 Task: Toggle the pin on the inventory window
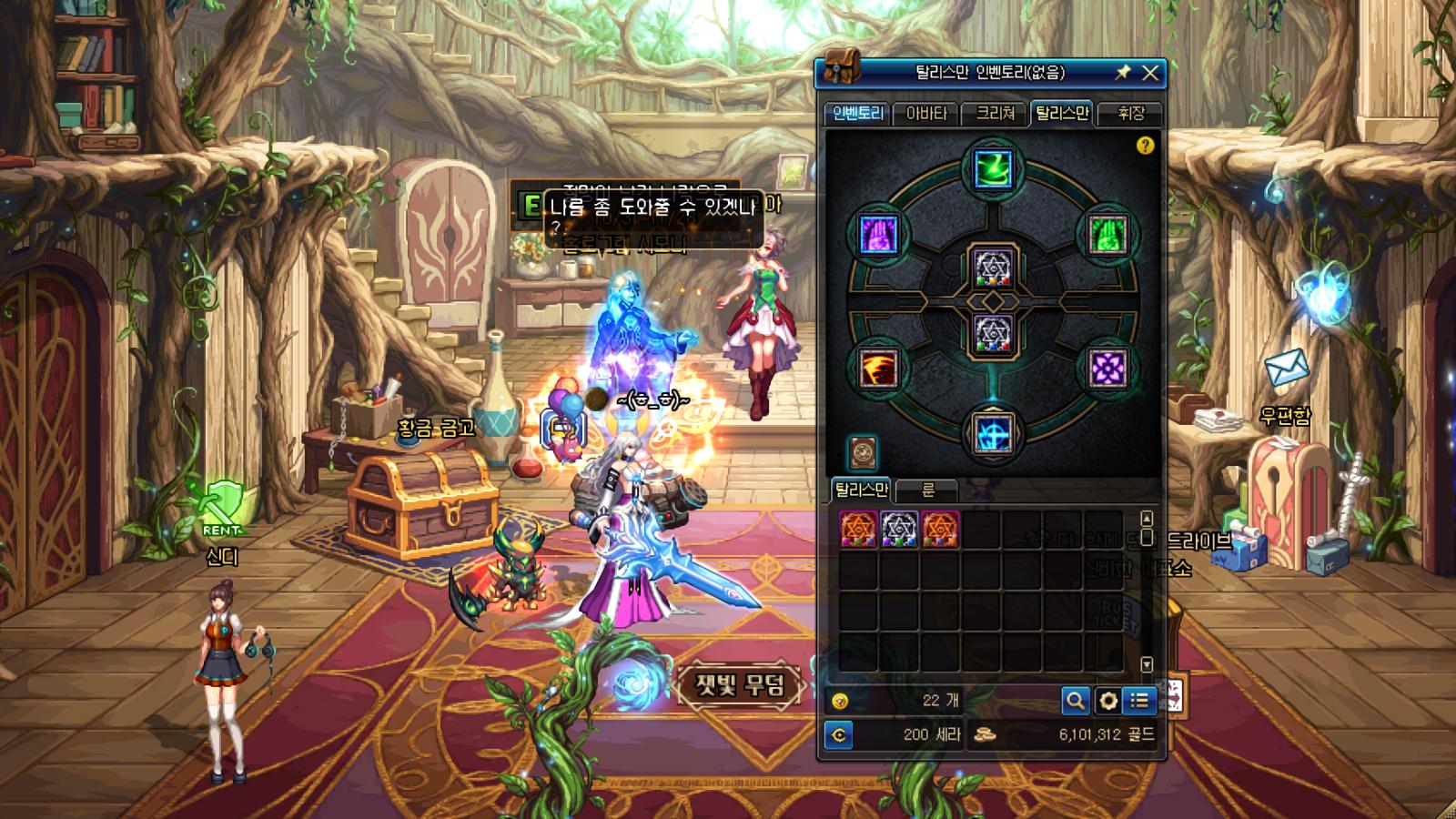[x=1123, y=73]
